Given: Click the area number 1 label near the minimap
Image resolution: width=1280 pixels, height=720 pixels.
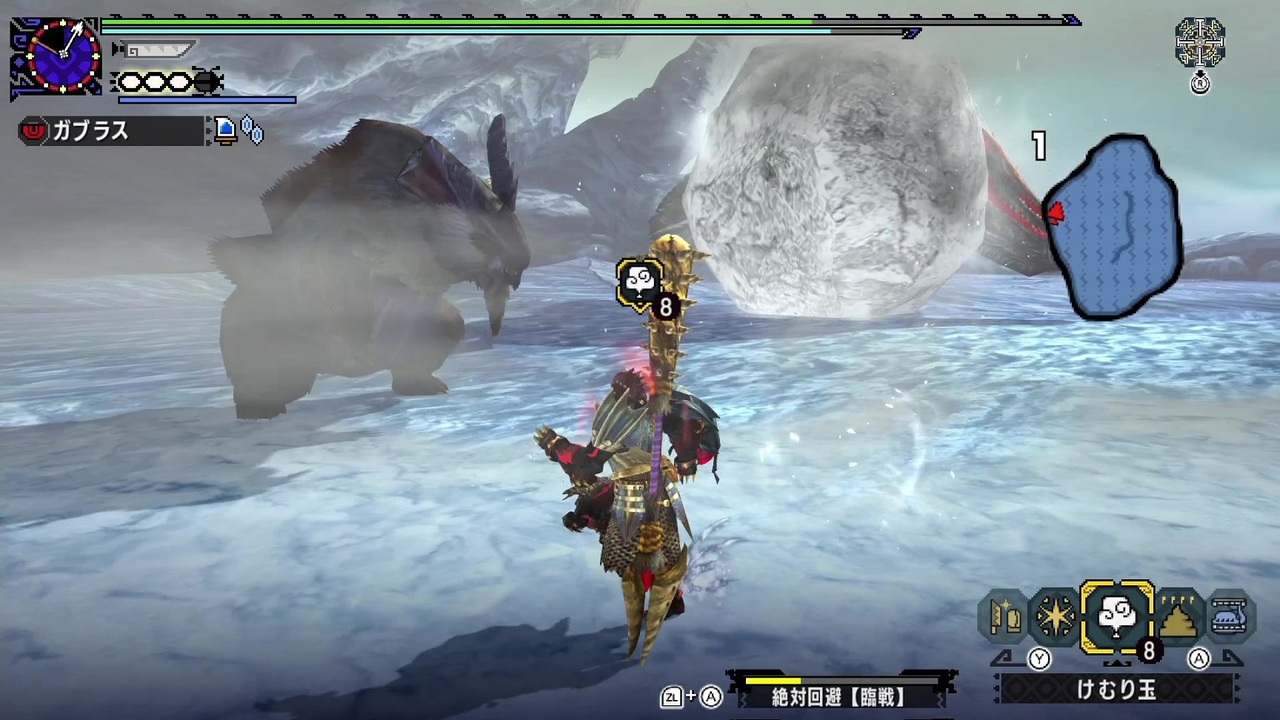Looking at the screenshot, I should point(1038,147).
